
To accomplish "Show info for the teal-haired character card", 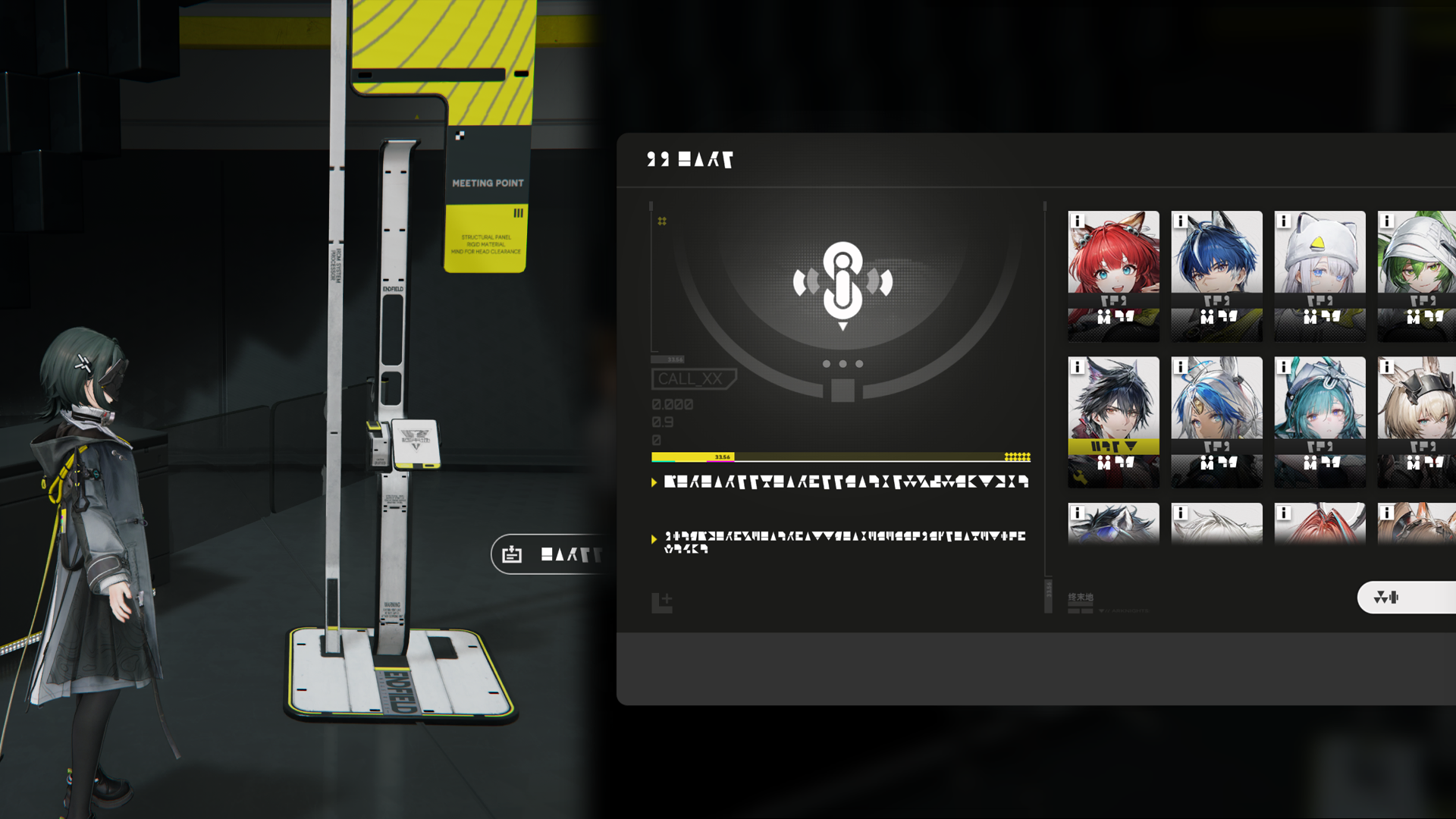I will [1284, 367].
